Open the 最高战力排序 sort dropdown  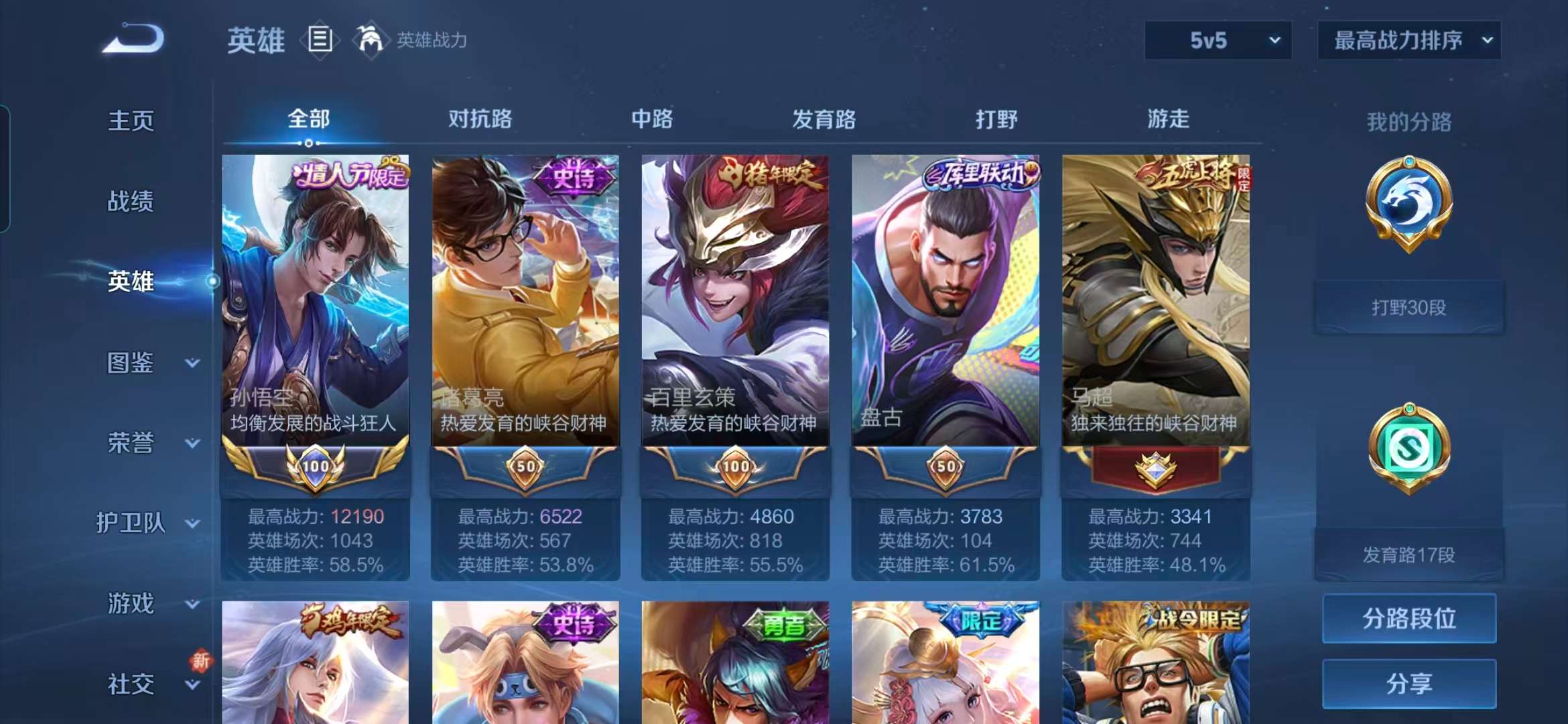(1409, 40)
